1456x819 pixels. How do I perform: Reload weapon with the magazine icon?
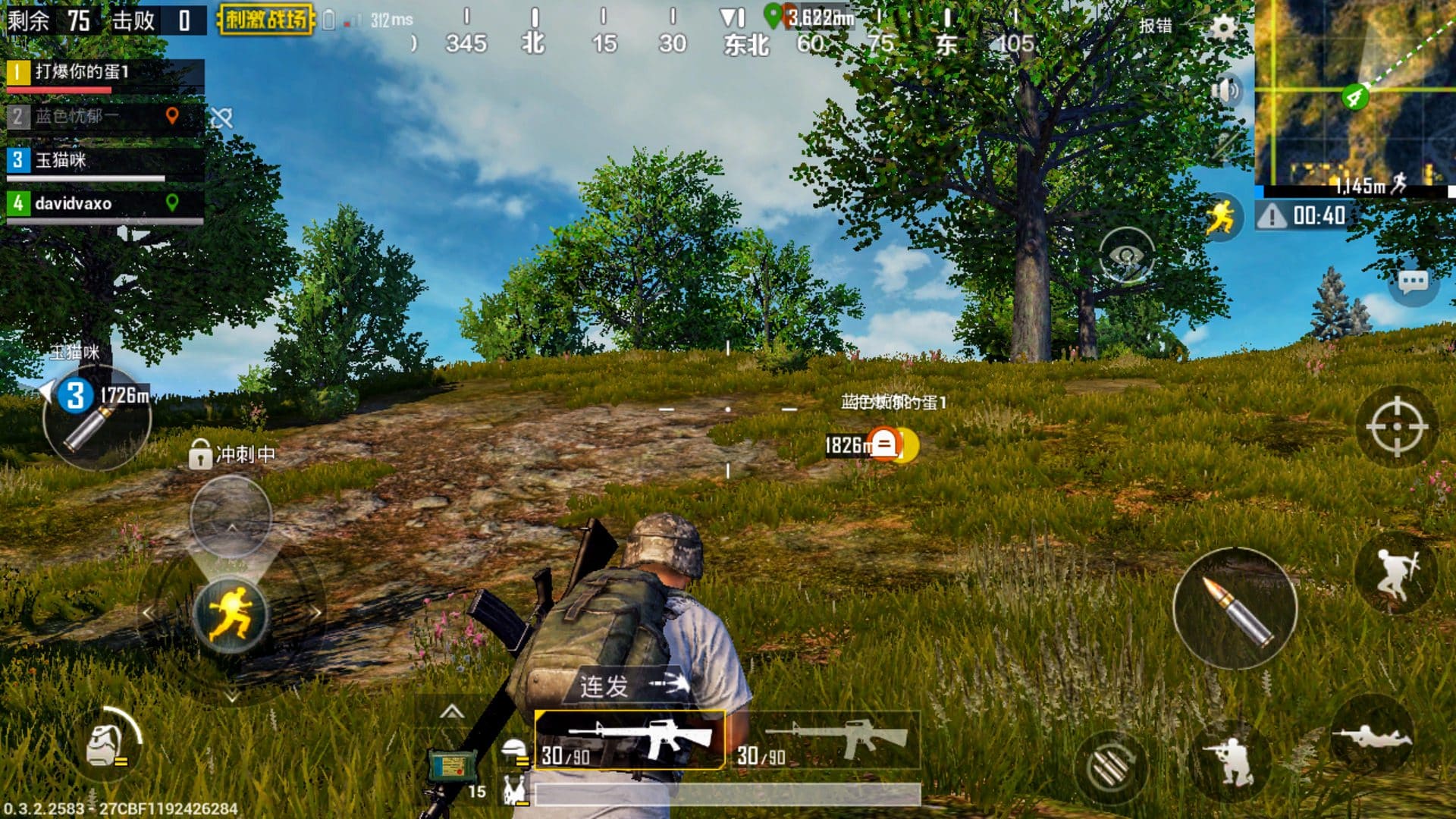1109,767
